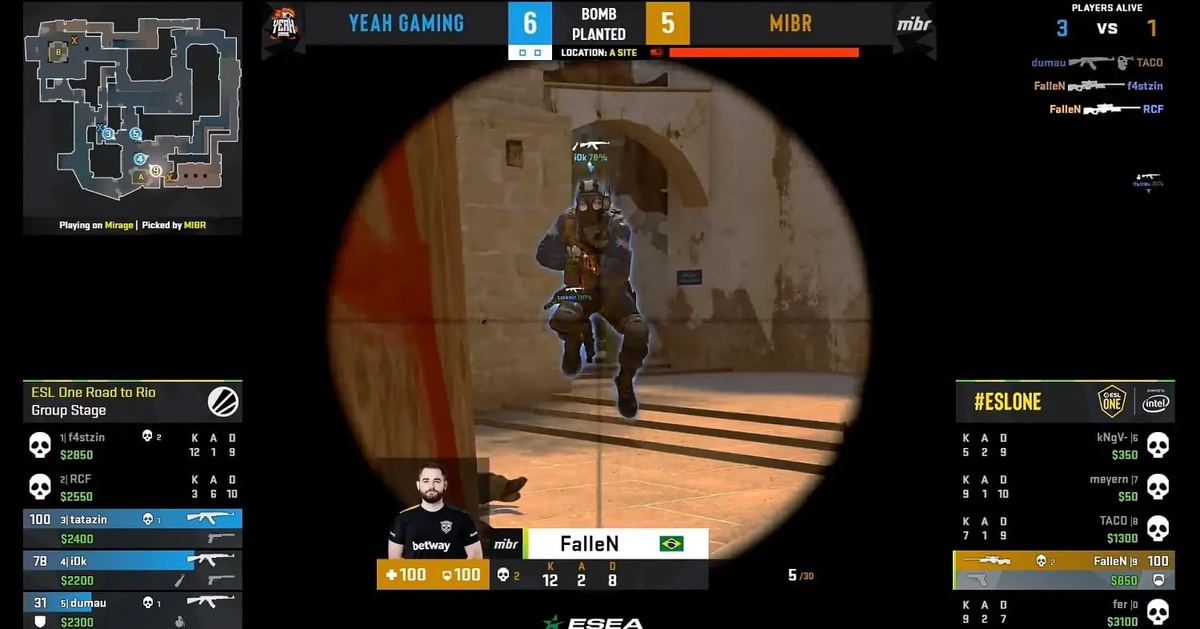Select RCF's player row
The image size is (1200, 629).
click(132, 487)
